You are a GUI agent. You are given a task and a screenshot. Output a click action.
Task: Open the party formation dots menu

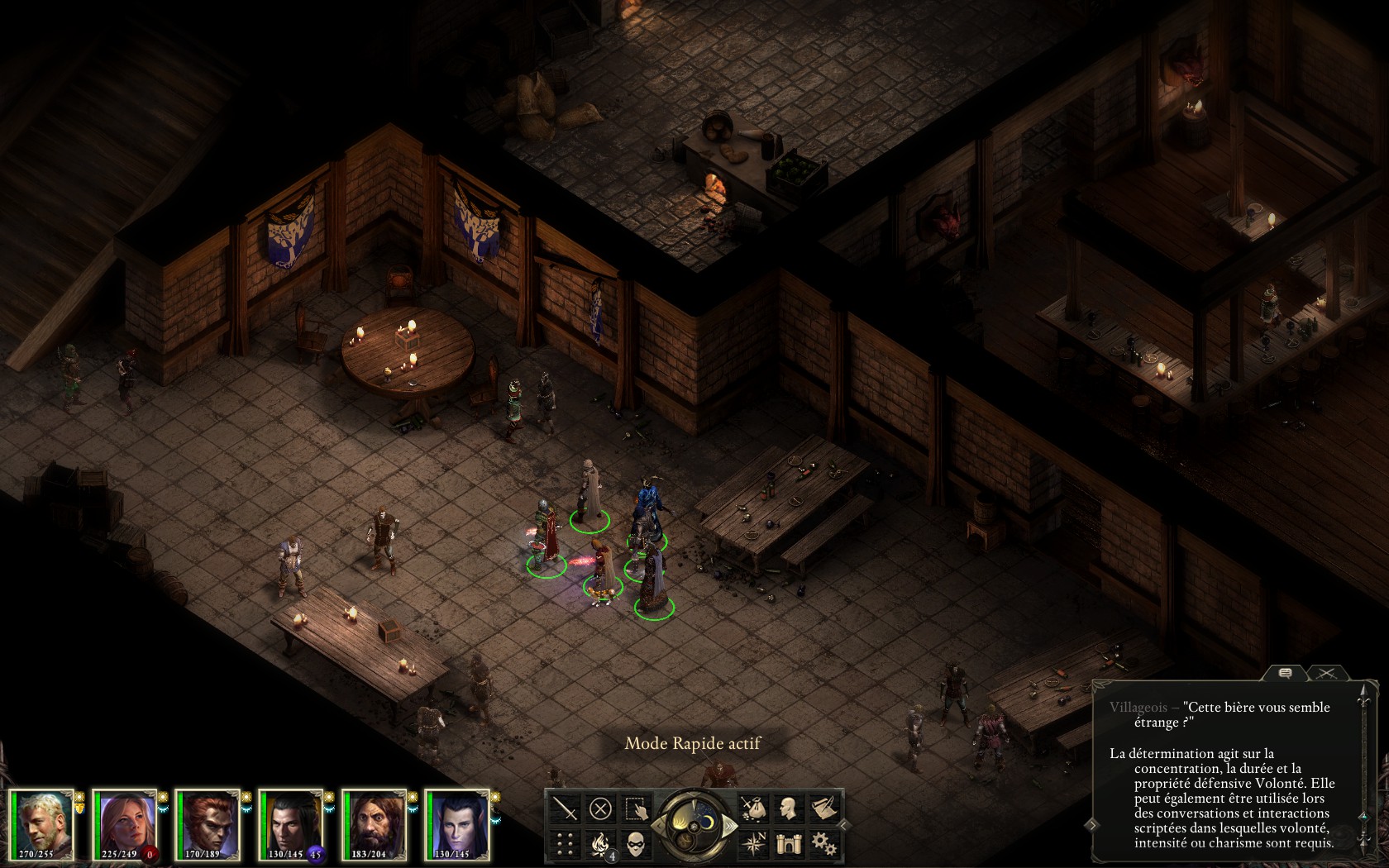point(566,843)
